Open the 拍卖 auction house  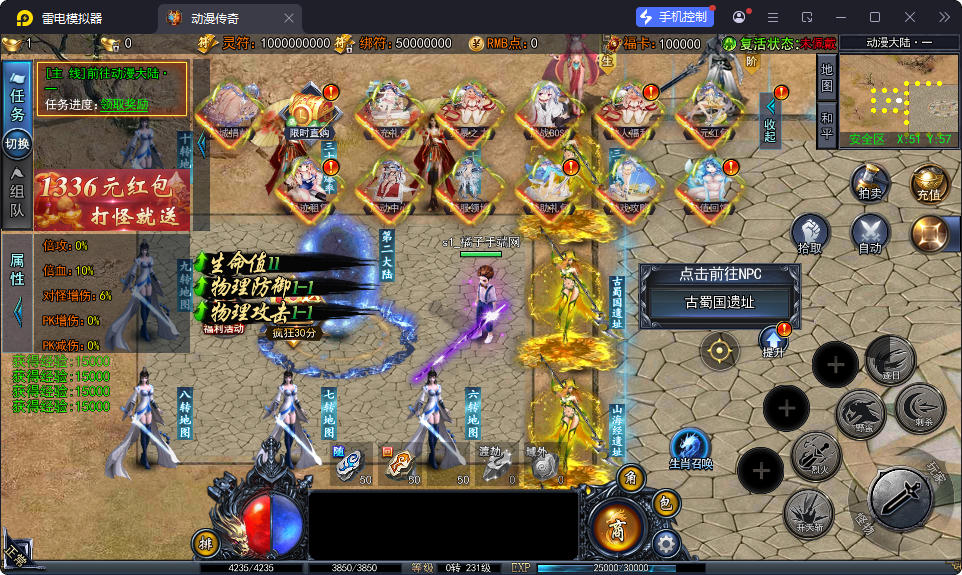point(870,184)
